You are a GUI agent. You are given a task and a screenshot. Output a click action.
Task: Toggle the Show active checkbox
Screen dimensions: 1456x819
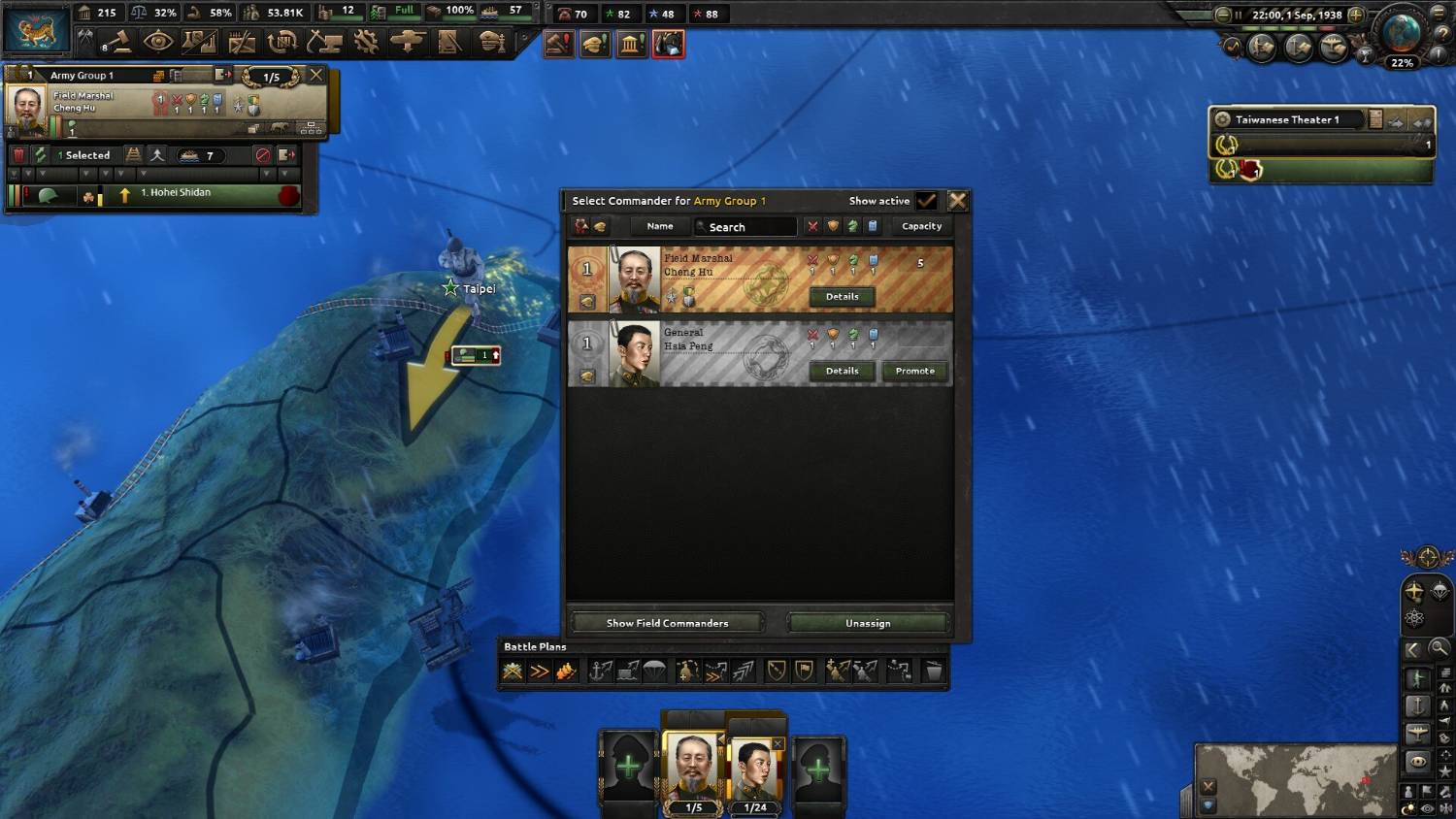[927, 201]
